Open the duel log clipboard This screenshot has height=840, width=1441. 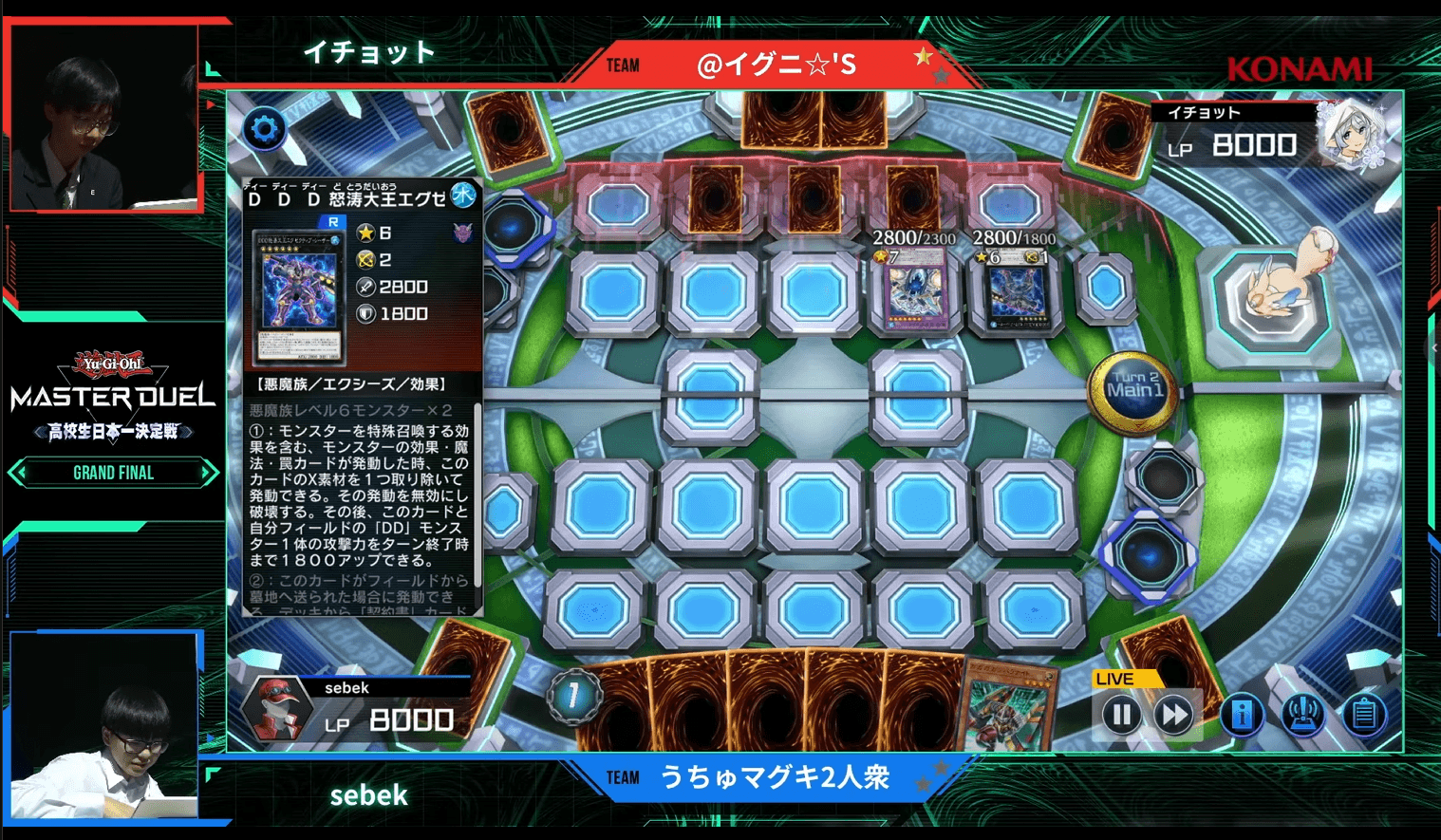click(1364, 715)
